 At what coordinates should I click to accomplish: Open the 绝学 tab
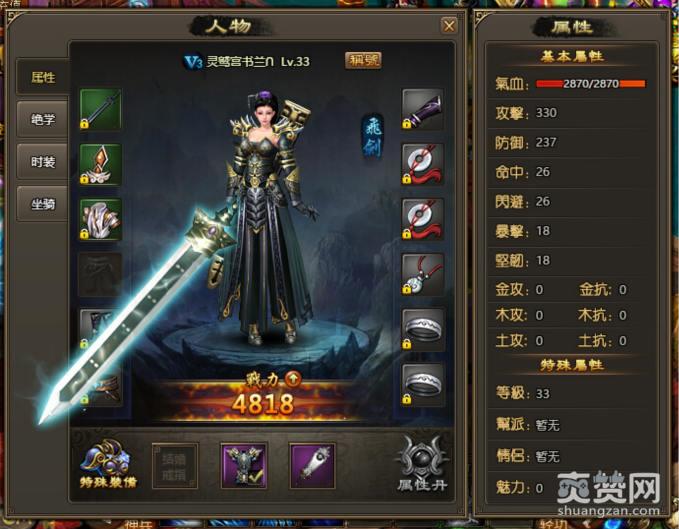(x=42, y=119)
